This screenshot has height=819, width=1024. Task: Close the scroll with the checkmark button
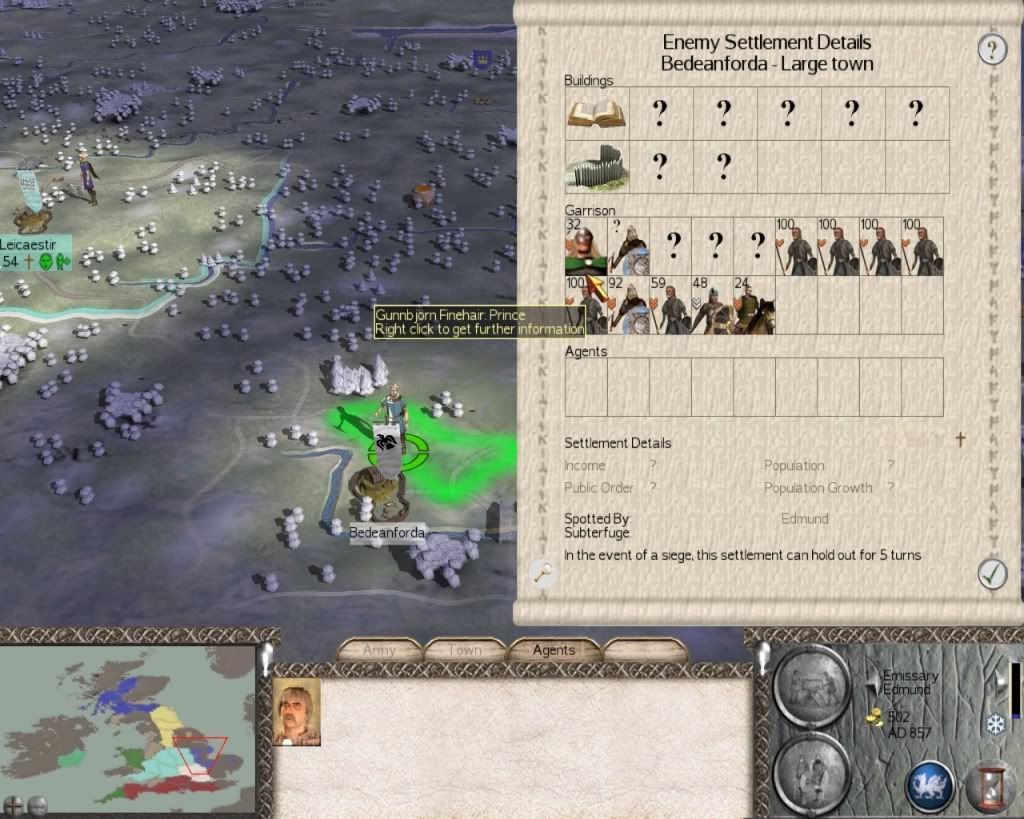[991, 573]
